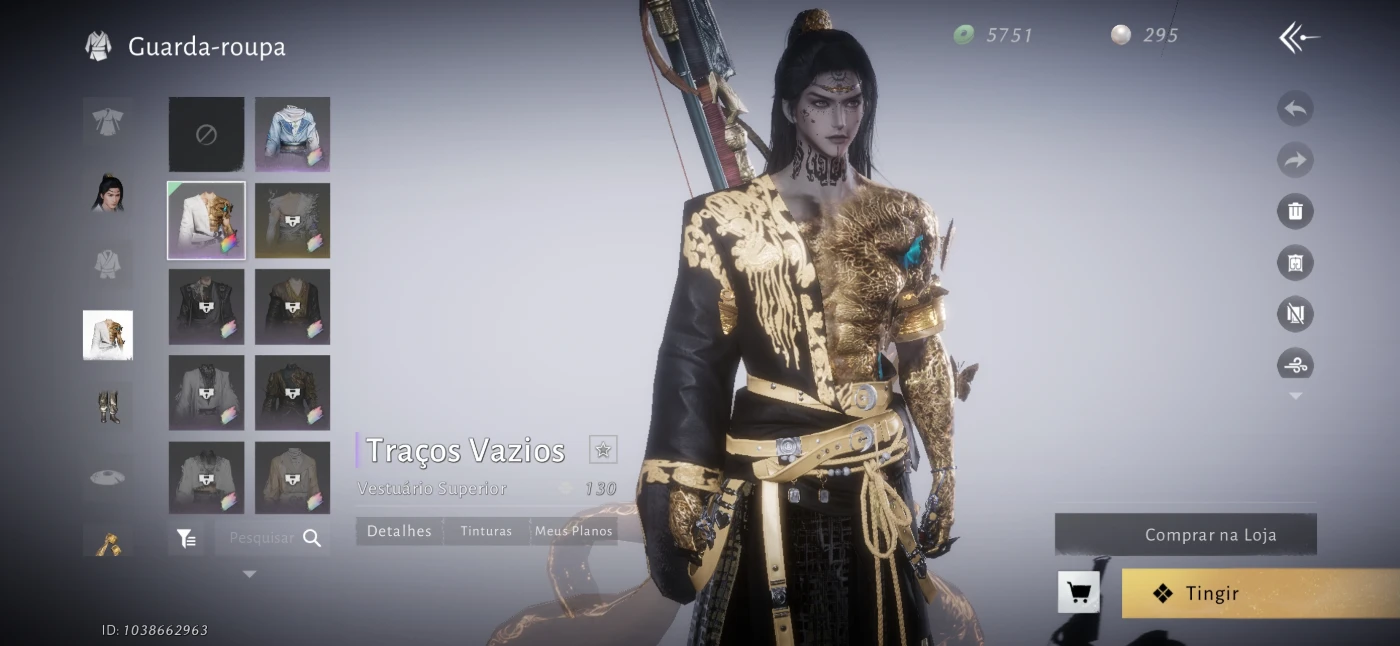Go back with the arrow button
Screen dimensions: 1400x646
pos(1299,38)
